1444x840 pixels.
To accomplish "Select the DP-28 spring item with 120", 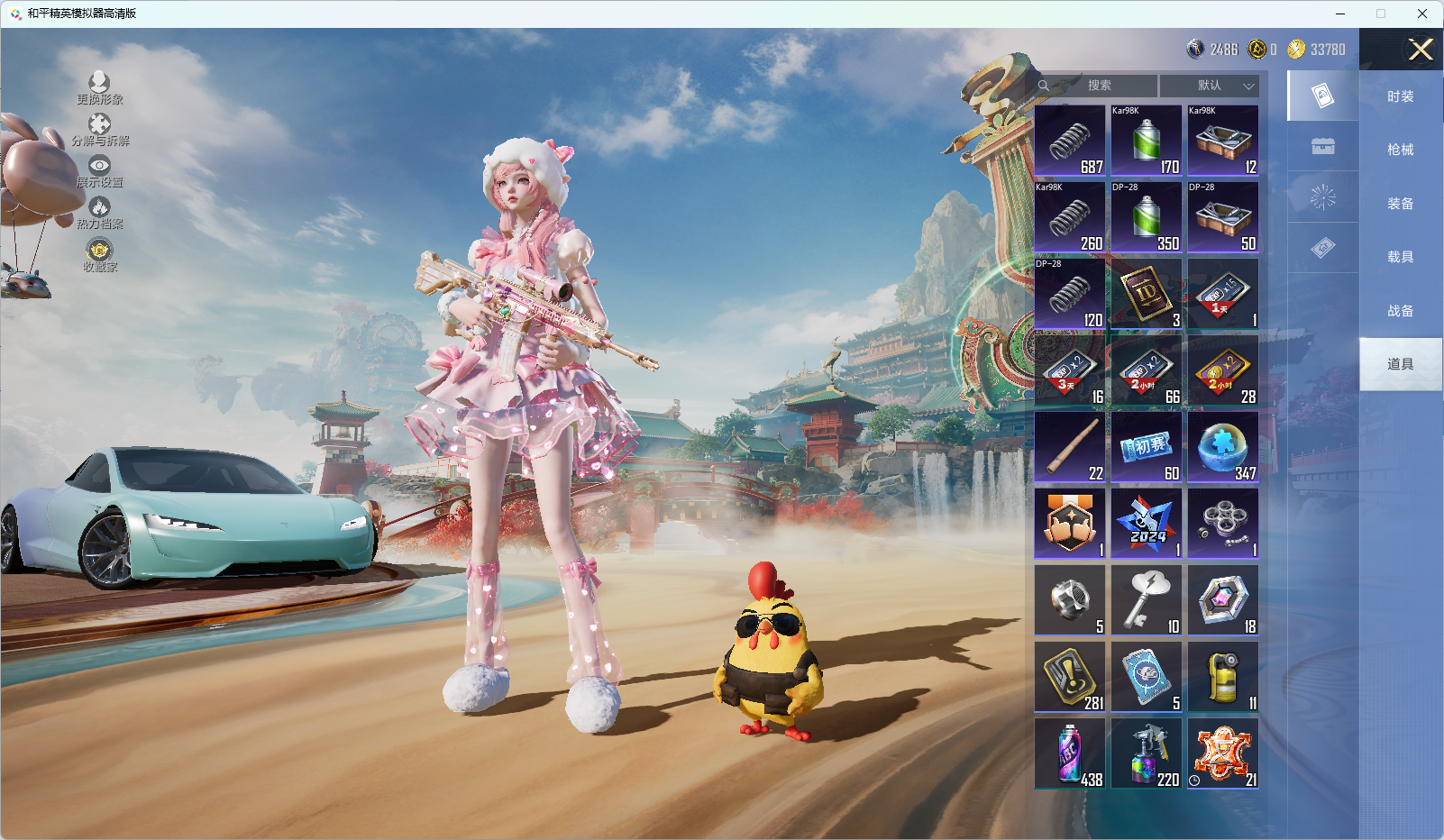I will [x=1070, y=294].
